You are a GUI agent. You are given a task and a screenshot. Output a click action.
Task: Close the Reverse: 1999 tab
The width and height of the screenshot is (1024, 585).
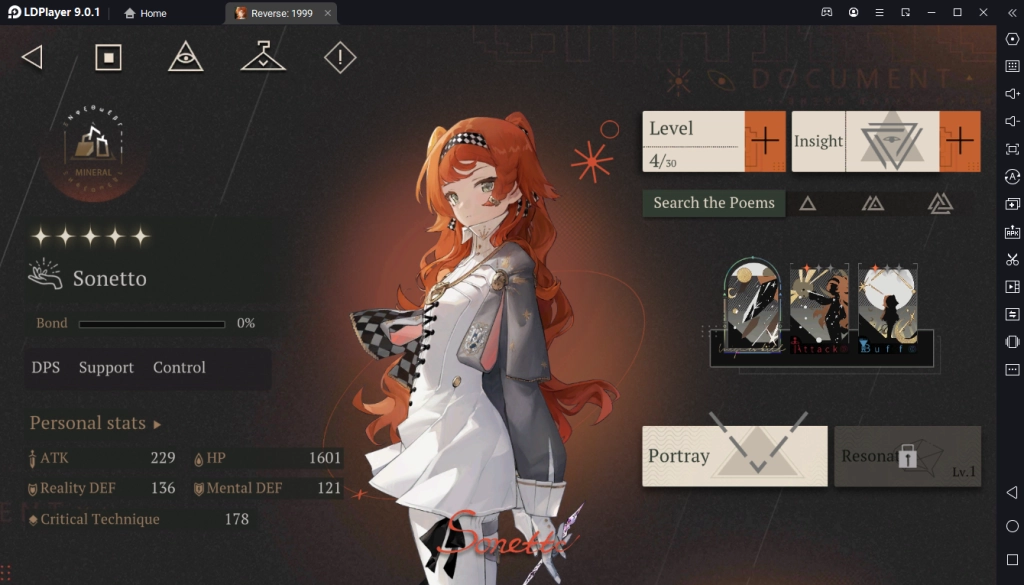point(328,13)
